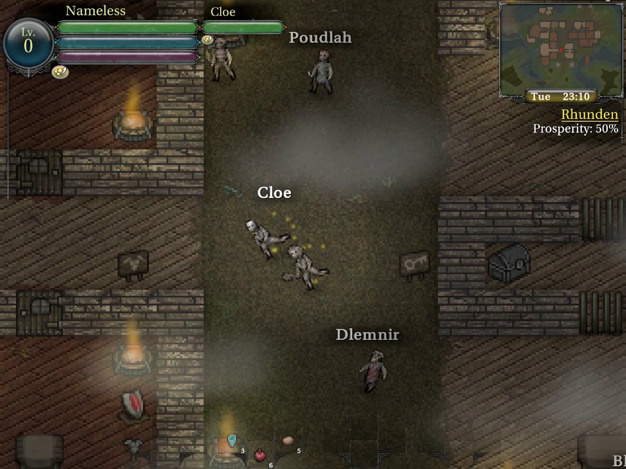Select the red potion hotbar slot
The height and width of the screenshot is (469, 626).
(261, 455)
